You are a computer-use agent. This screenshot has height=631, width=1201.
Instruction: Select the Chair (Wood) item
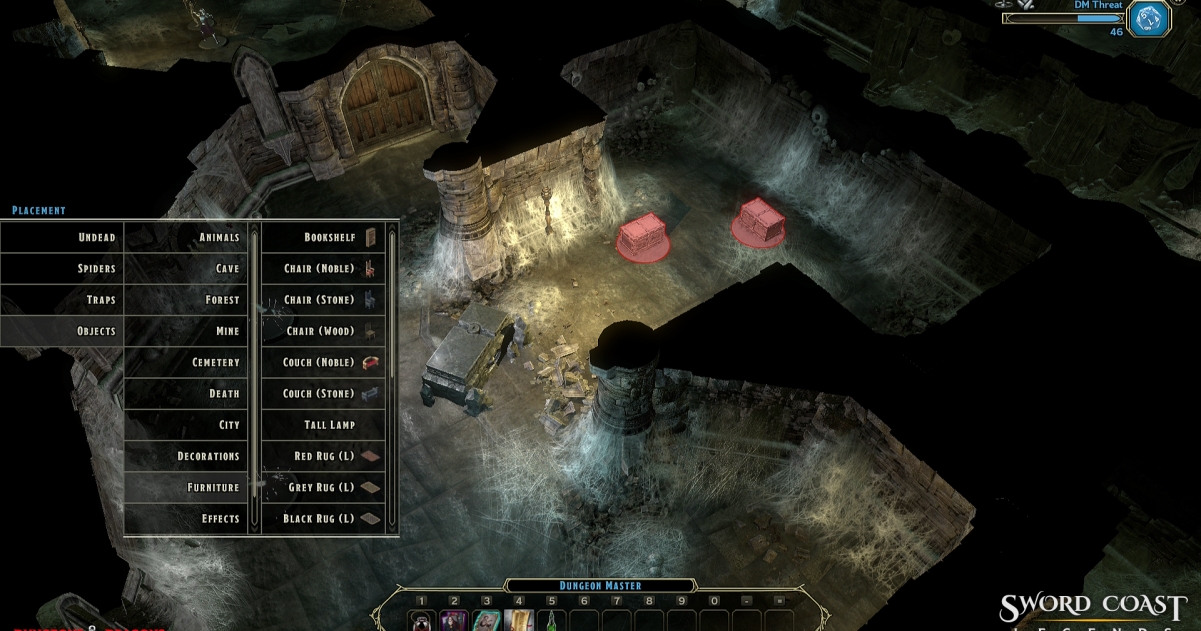(323, 331)
